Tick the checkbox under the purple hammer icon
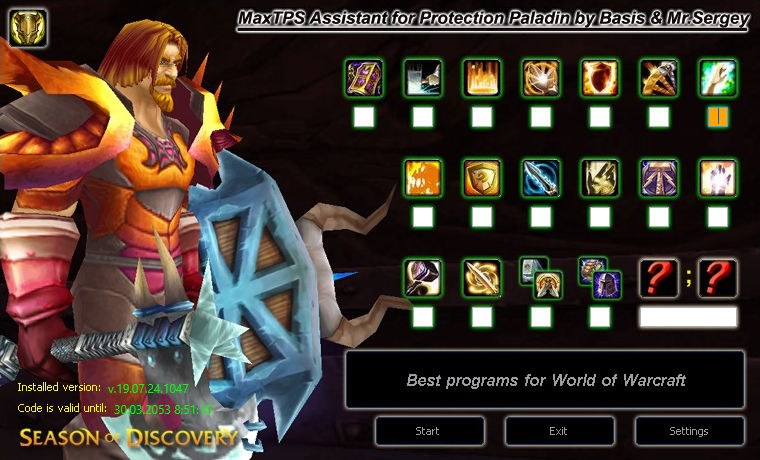 tap(423, 317)
